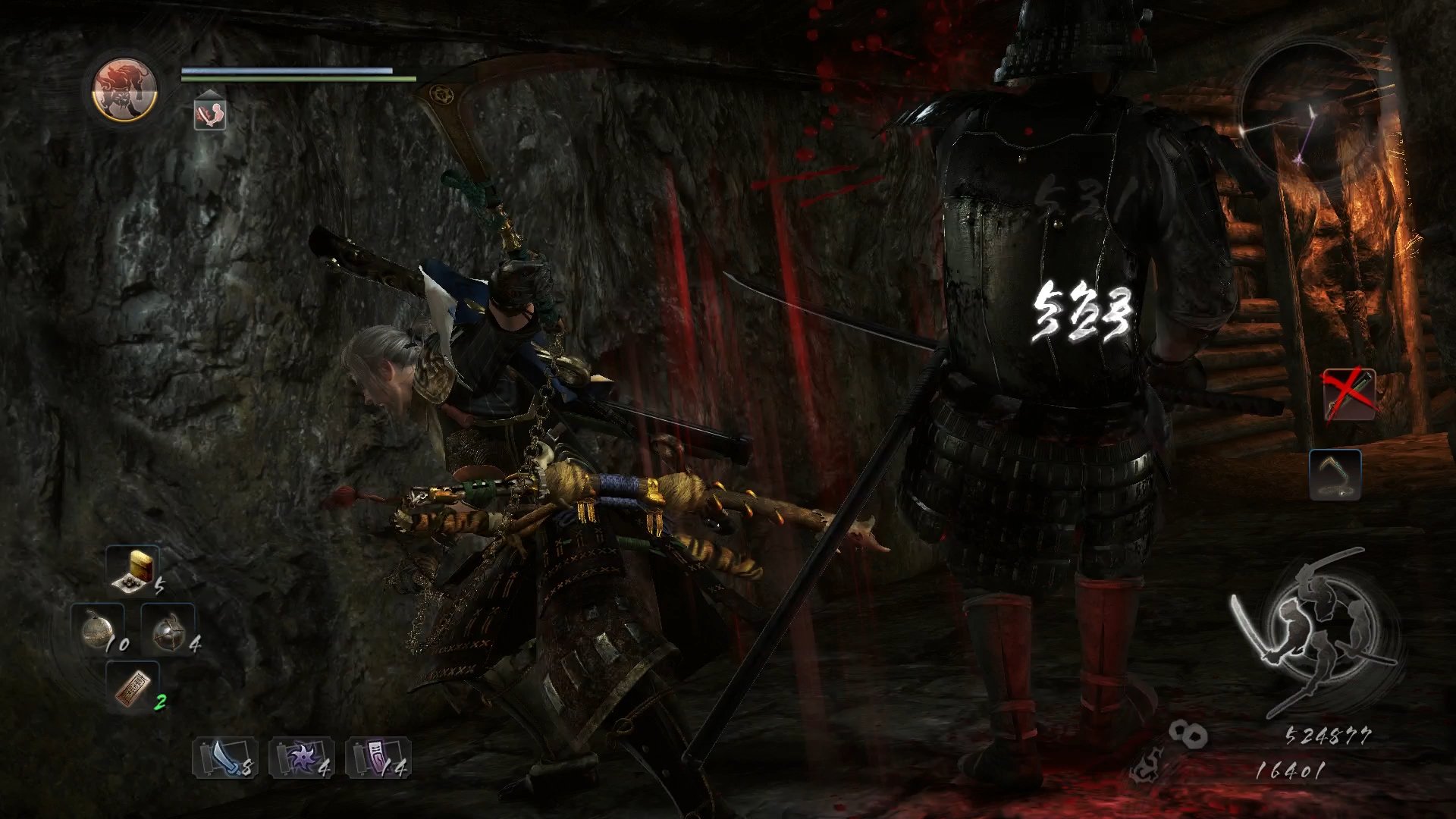Select the guardian spirit portrait

(124, 90)
